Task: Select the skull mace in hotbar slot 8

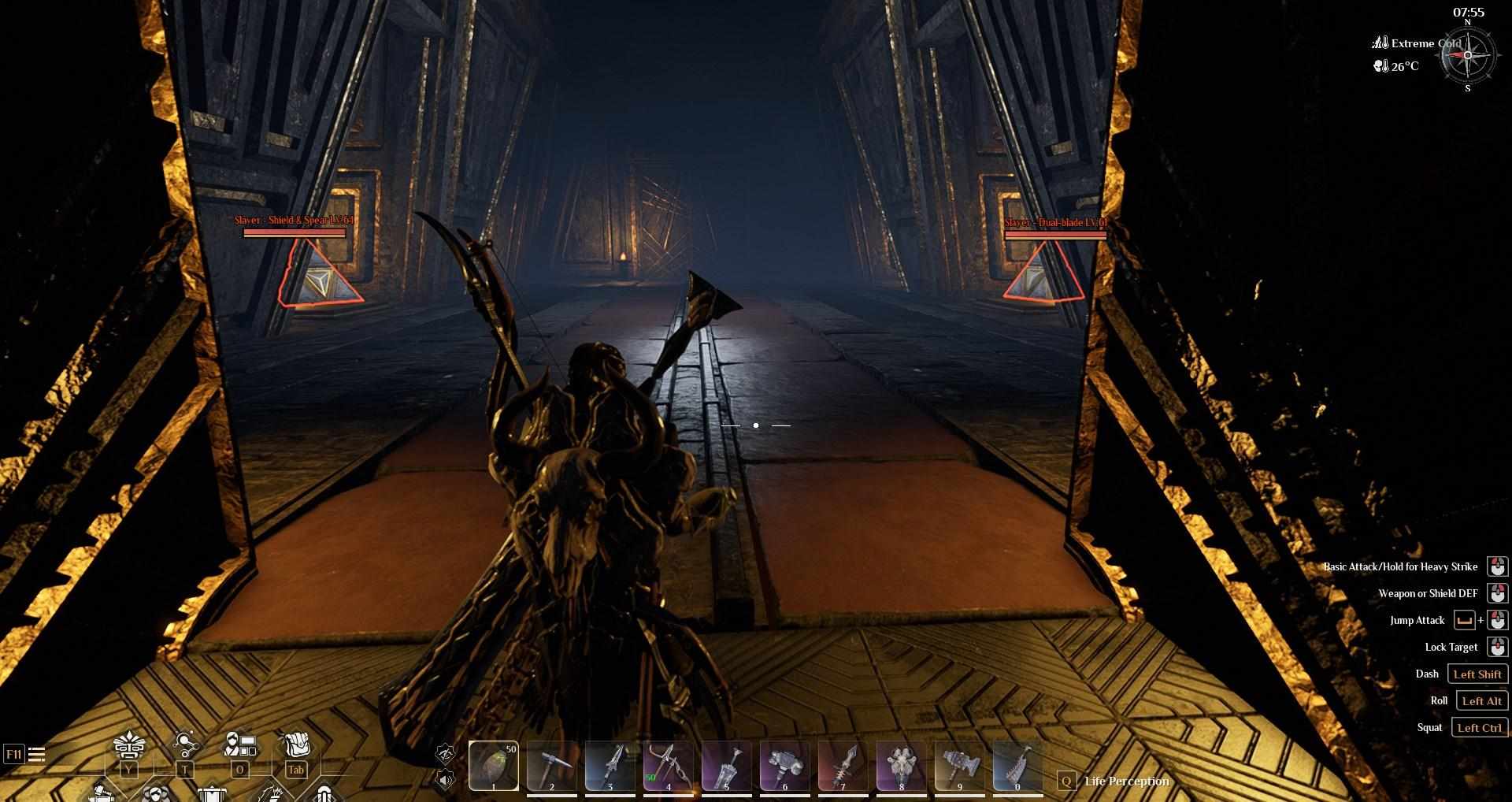Action: [900, 763]
